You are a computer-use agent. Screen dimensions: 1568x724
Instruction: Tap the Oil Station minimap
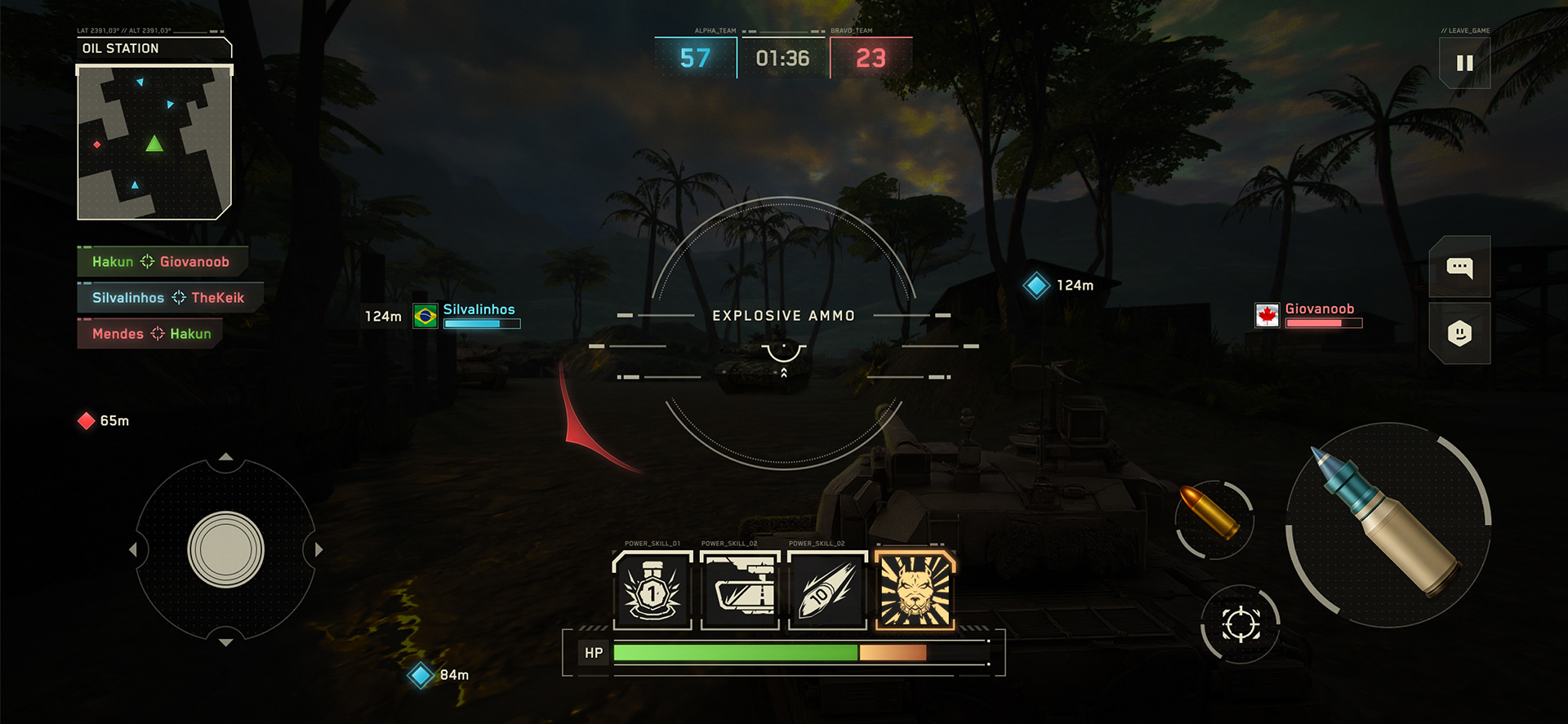pyautogui.click(x=154, y=144)
